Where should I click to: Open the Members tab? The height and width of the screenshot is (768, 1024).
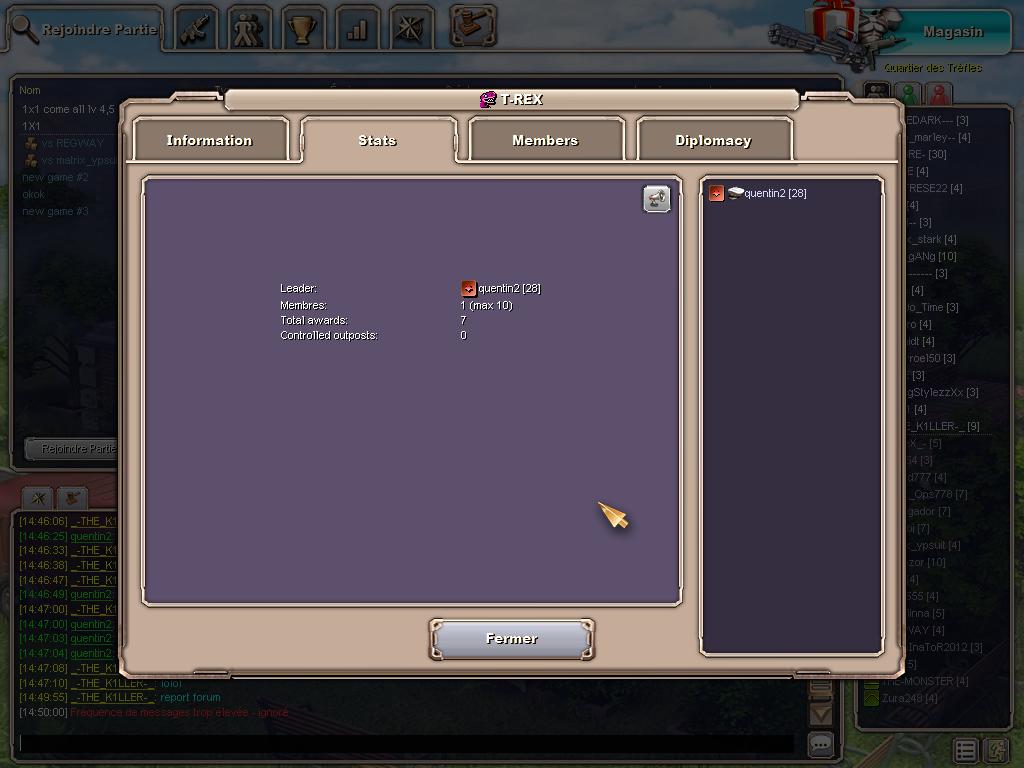click(x=545, y=140)
